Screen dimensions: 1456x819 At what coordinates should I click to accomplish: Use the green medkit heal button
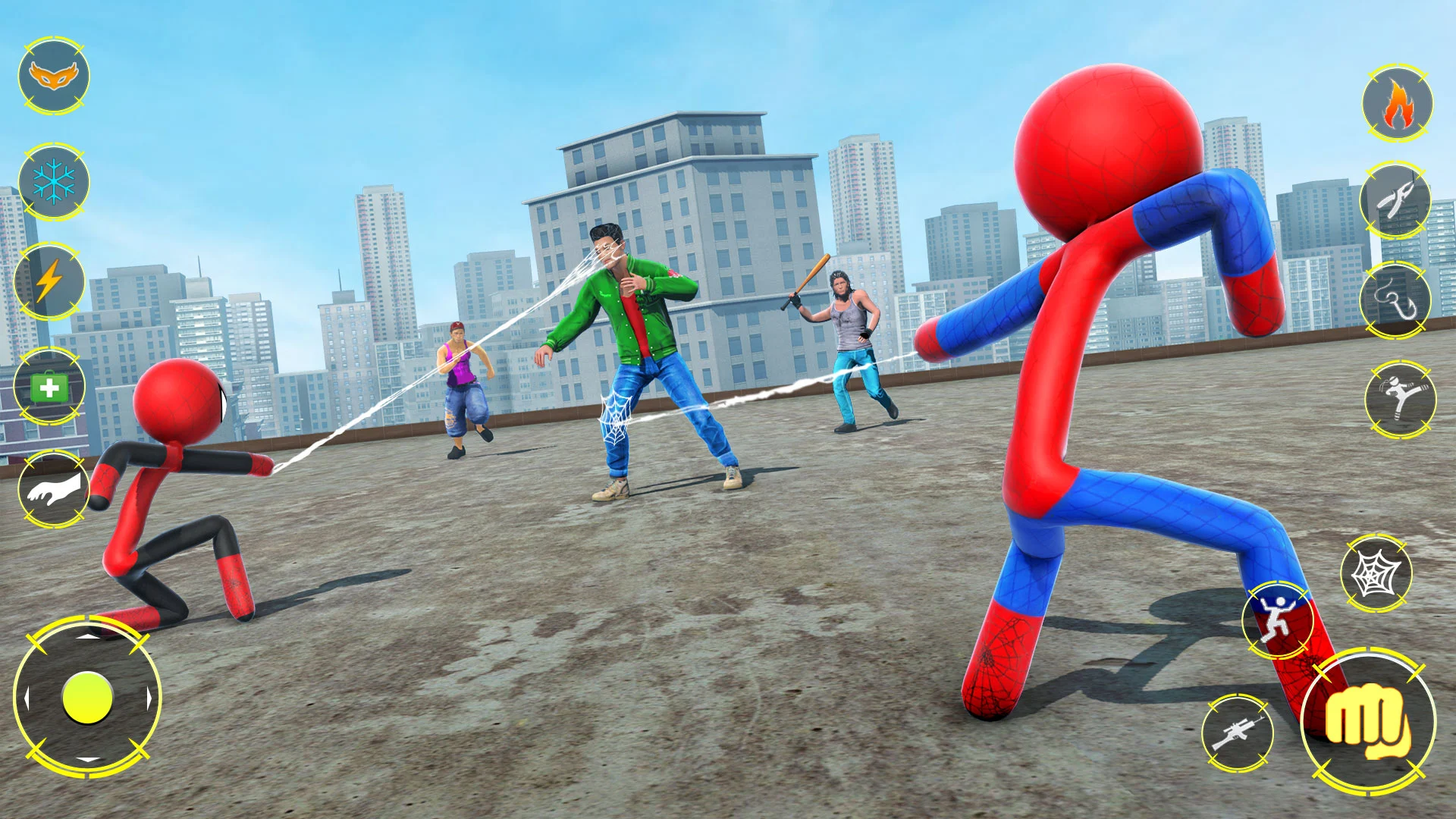coord(49,388)
